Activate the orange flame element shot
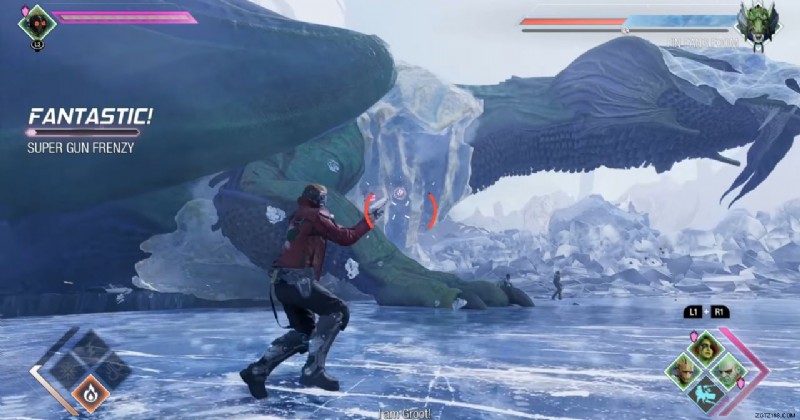Viewport: 800px width, 420px height. [91, 394]
